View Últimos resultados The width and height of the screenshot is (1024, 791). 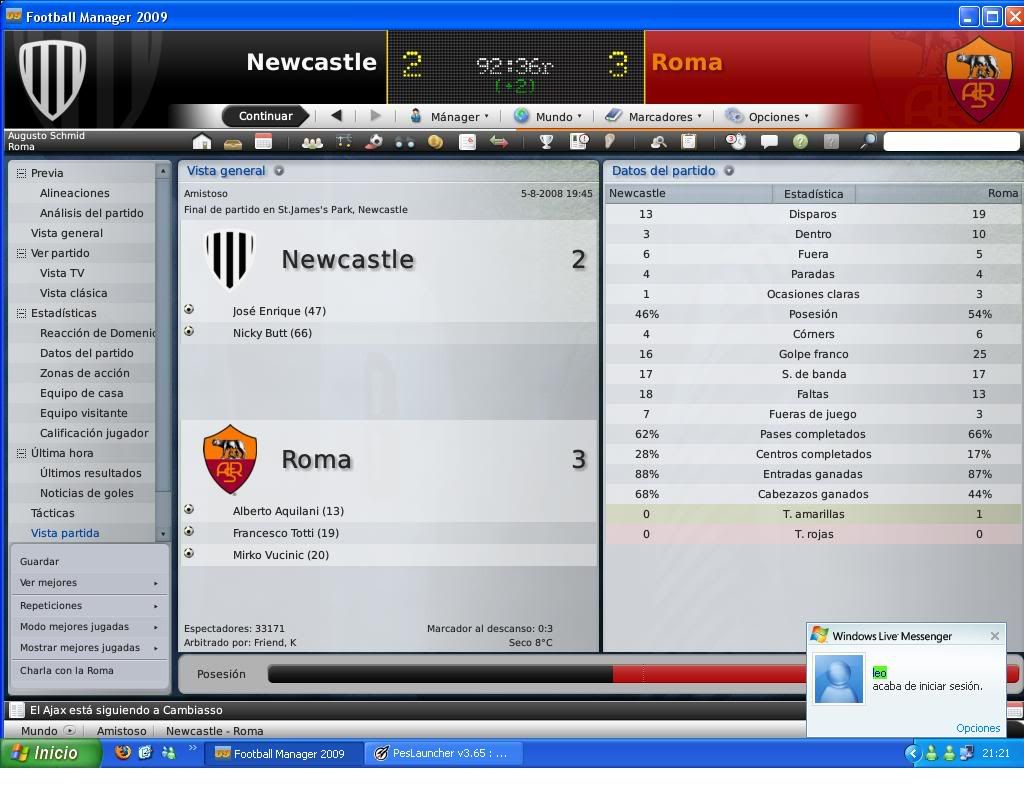tap(90, 473)
